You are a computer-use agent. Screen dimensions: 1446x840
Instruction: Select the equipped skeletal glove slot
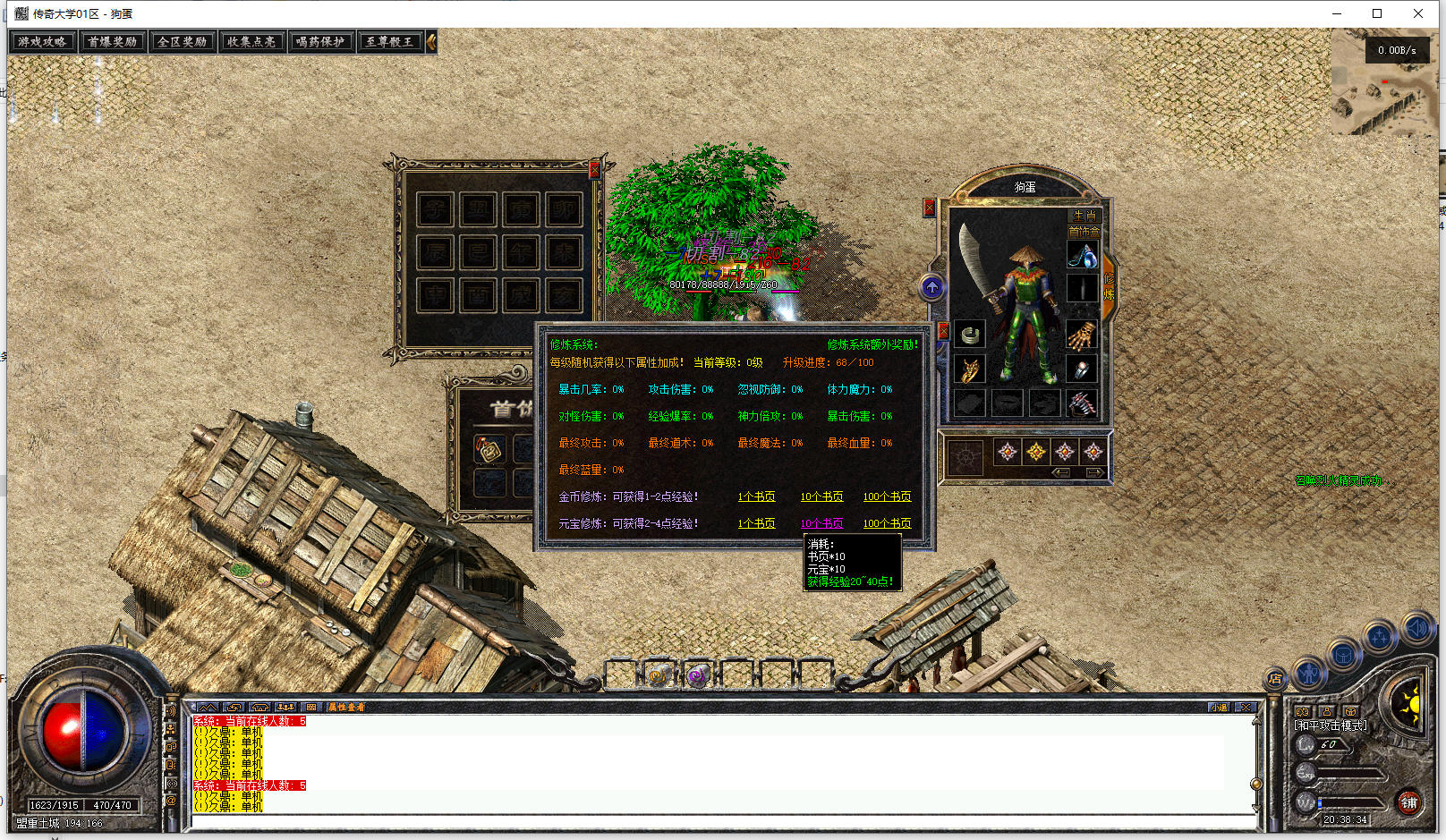point(1082,336)
